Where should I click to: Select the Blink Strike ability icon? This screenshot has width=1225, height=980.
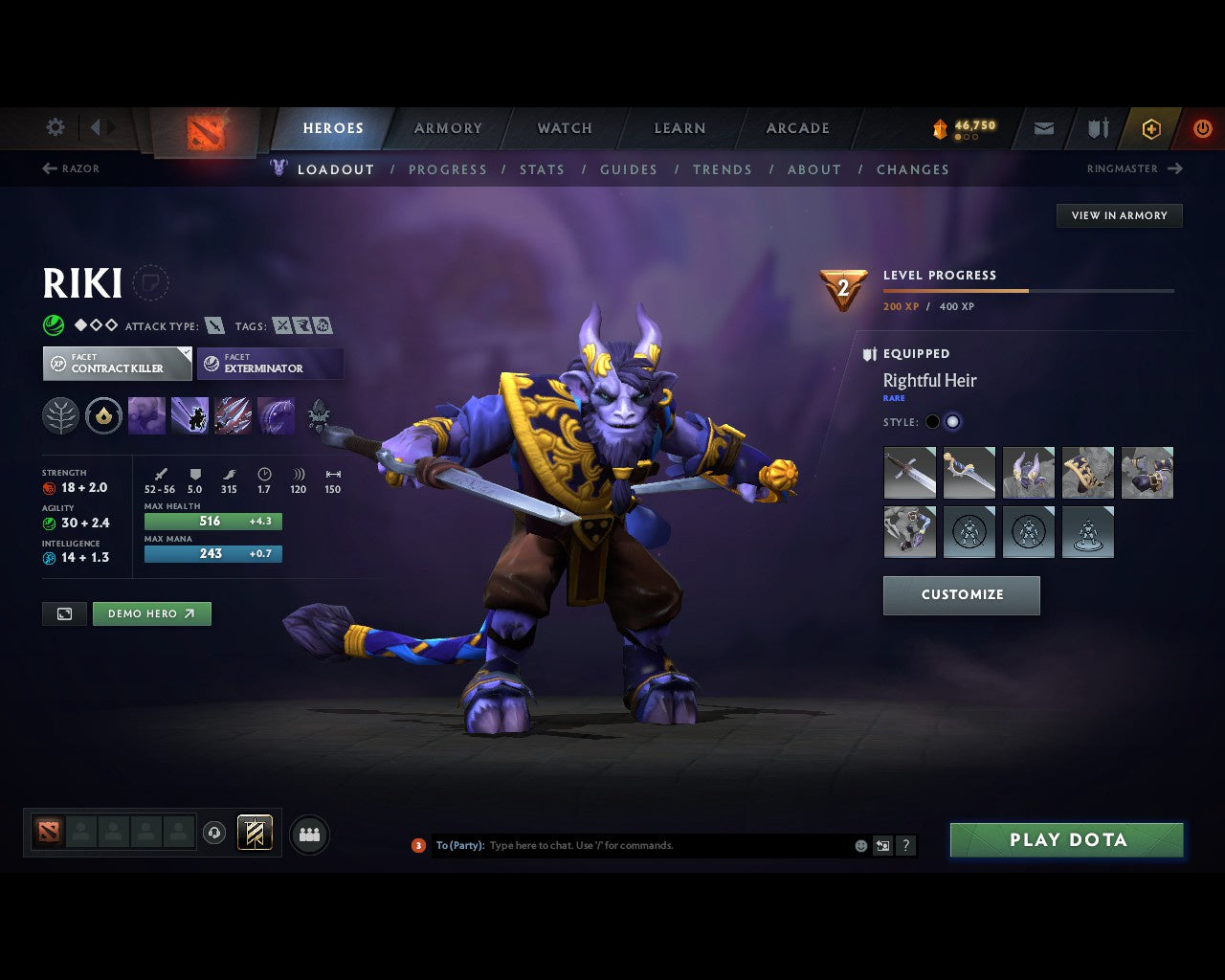[x=189, y=415]
